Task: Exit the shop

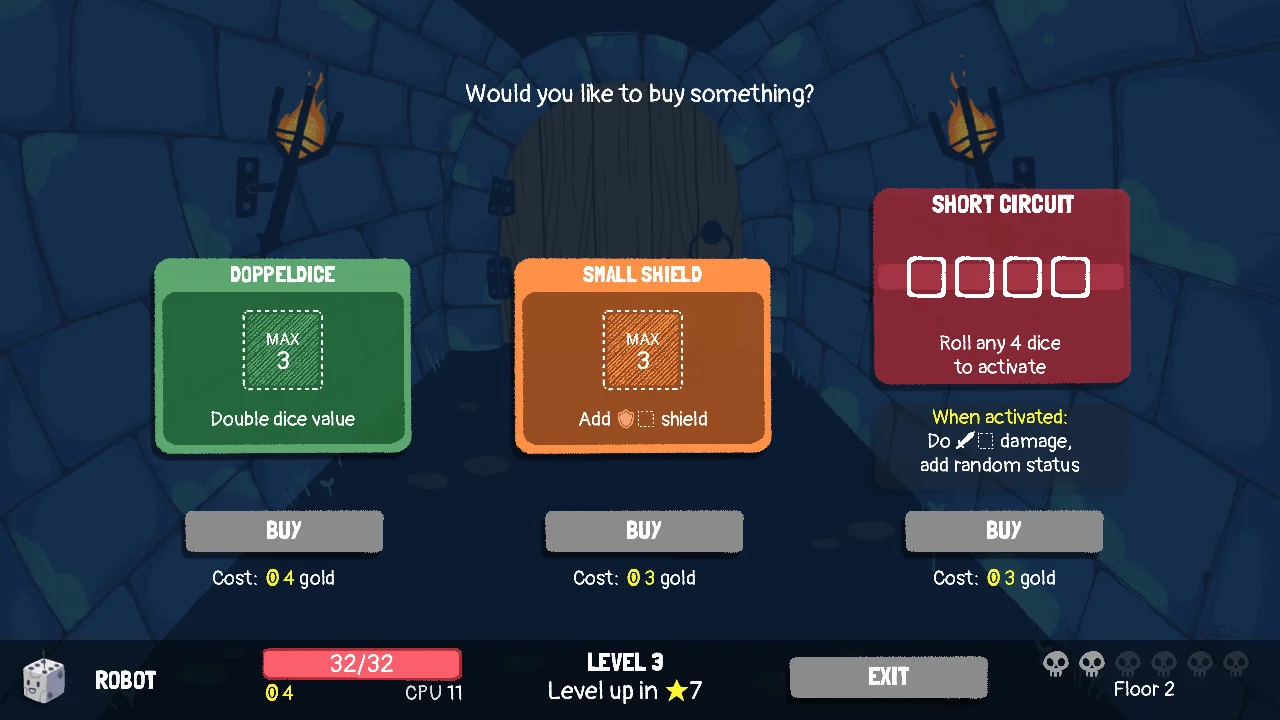Action: tap(888, 677)
